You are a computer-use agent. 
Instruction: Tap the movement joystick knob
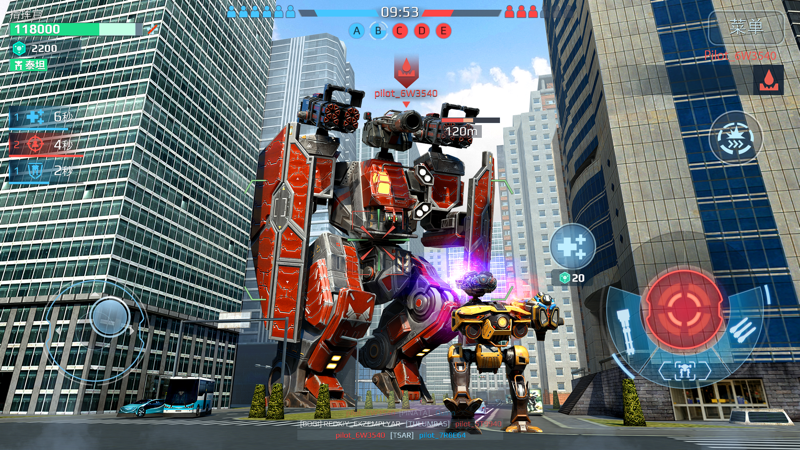click(x=108, y=317)
